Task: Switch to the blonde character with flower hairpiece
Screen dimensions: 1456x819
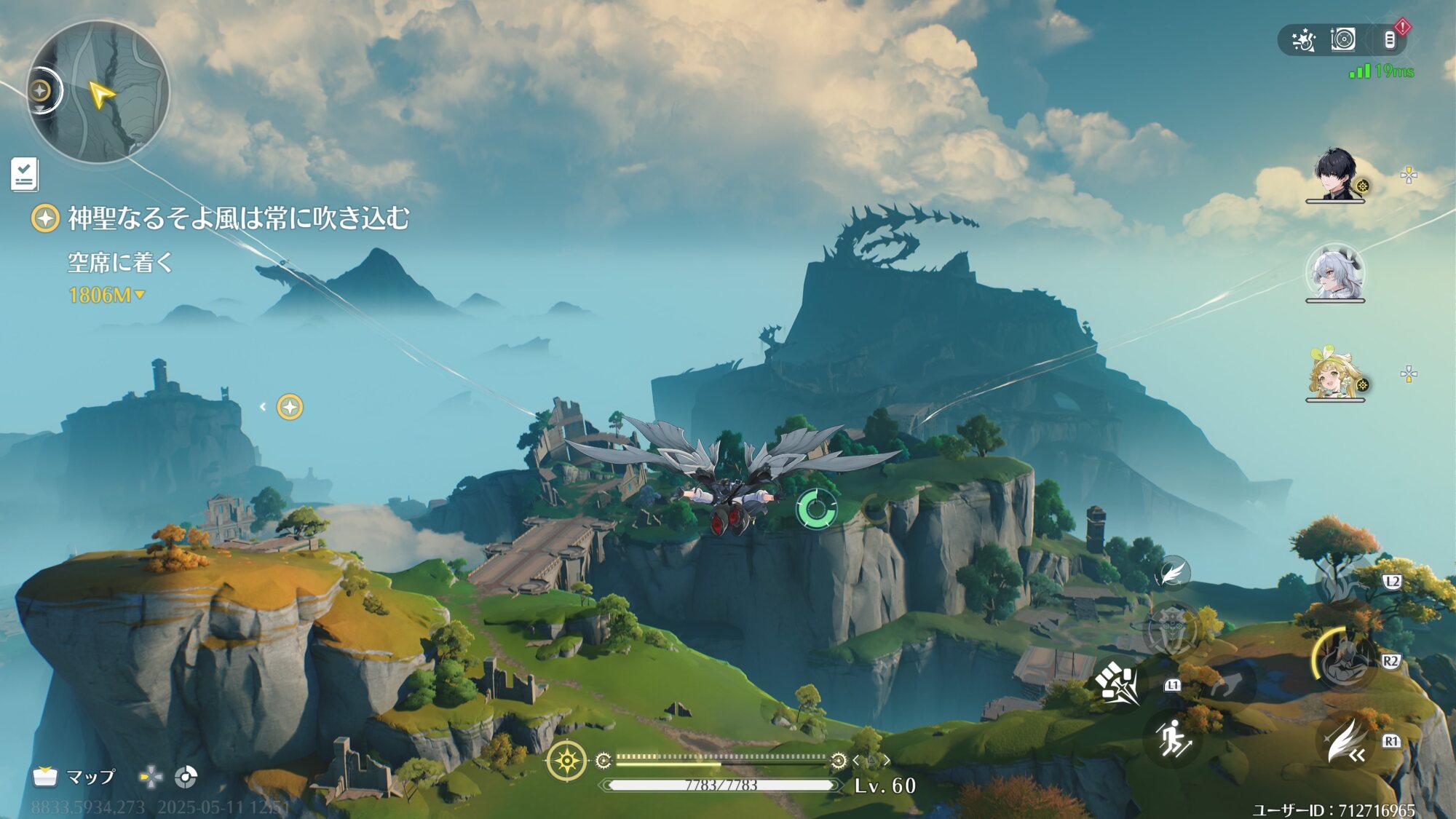Action: click(1335, 375)
